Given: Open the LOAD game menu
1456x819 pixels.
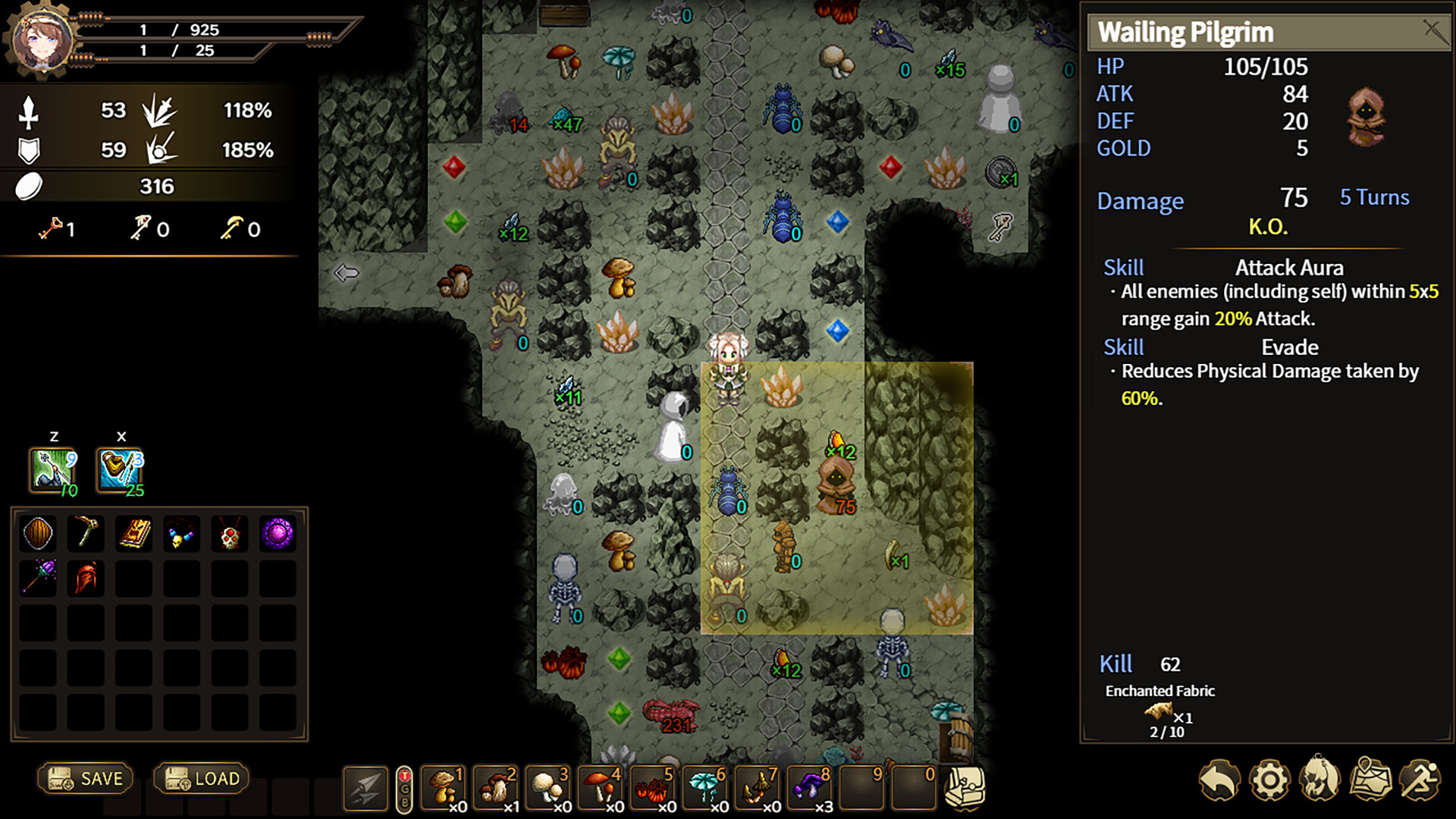Looking at the screenshot, I should pyautogui.click(x=202, y=779).
